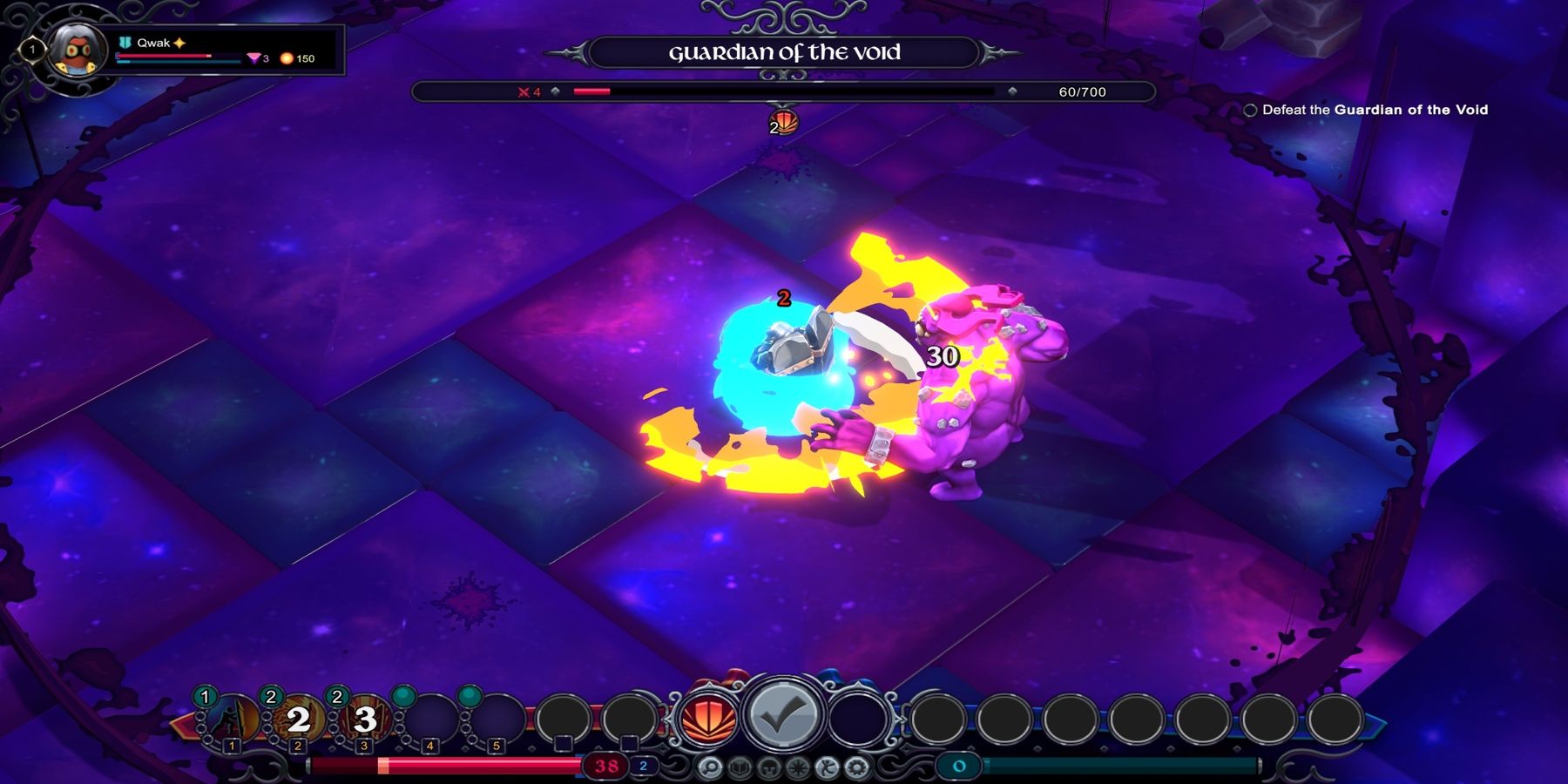This screenshot has height=784, width=1568.
Task: Open the magnifying glass menu
Action: pyautogui.click(x=709, y=767)
